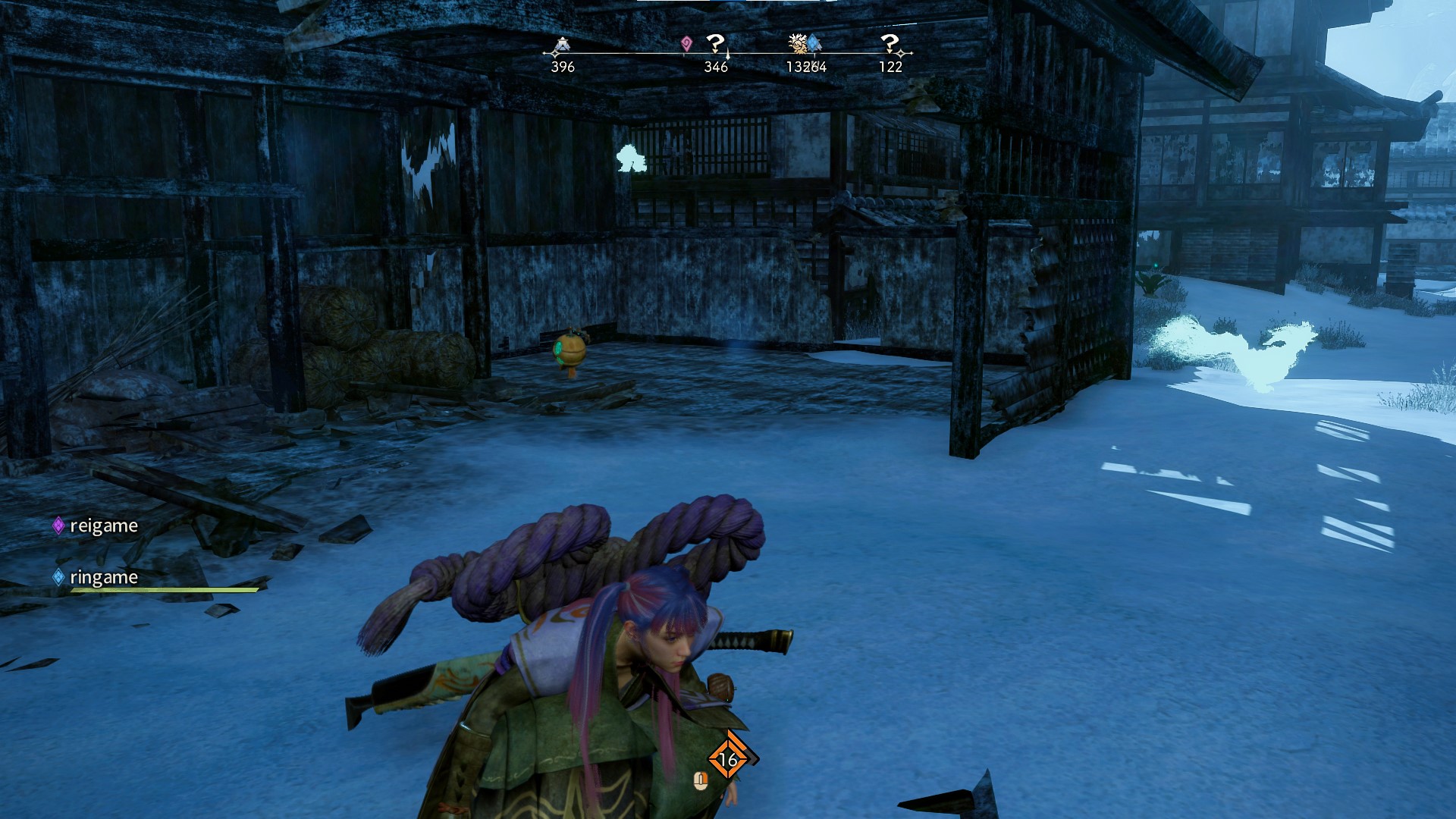1456x819 pixels.
Task: Select party member ringame
Action: coord(103,577)
